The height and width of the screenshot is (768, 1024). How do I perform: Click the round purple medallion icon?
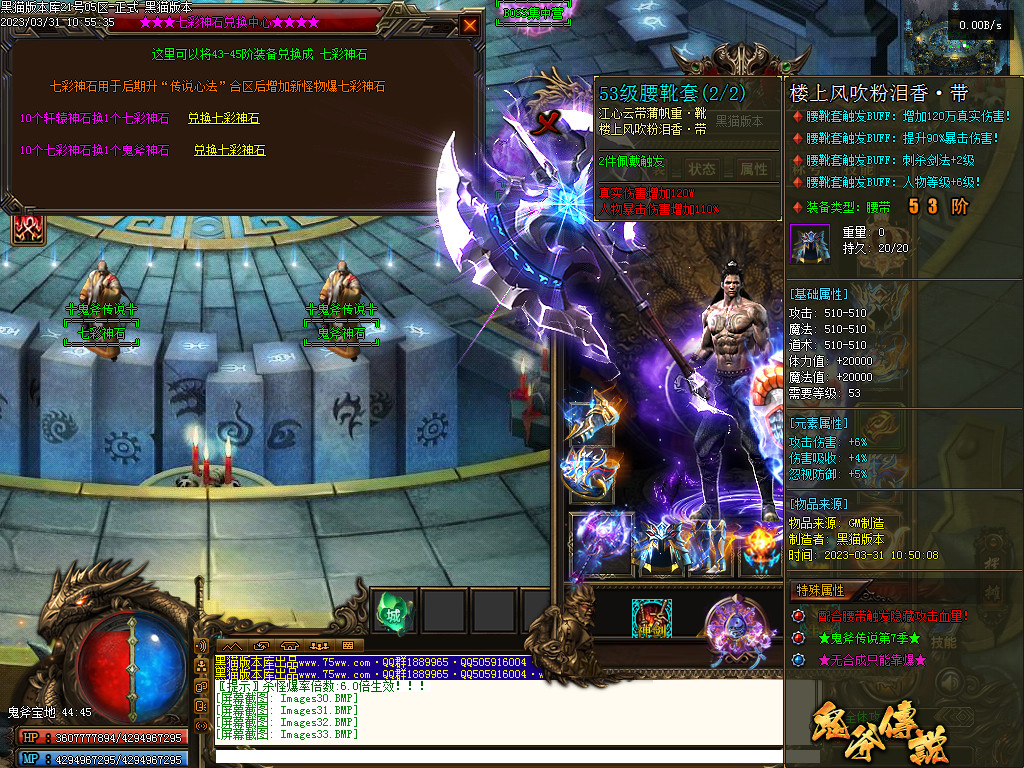pos(735,625)
